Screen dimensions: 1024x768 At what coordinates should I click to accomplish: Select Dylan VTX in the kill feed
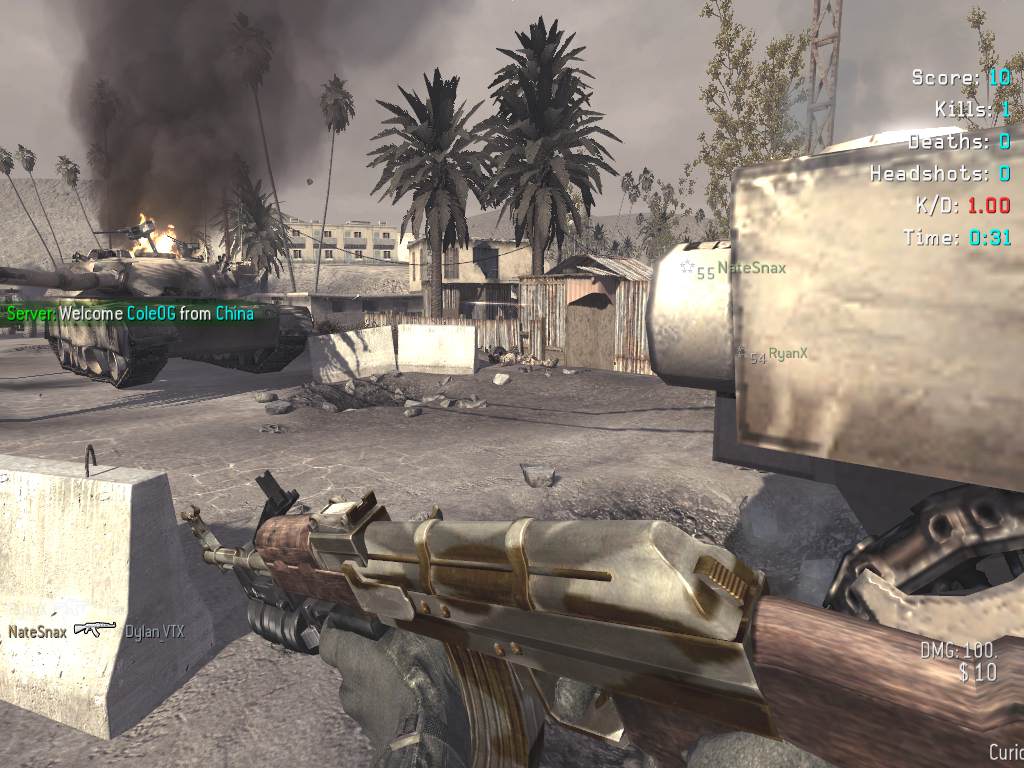tap(154, 631)
